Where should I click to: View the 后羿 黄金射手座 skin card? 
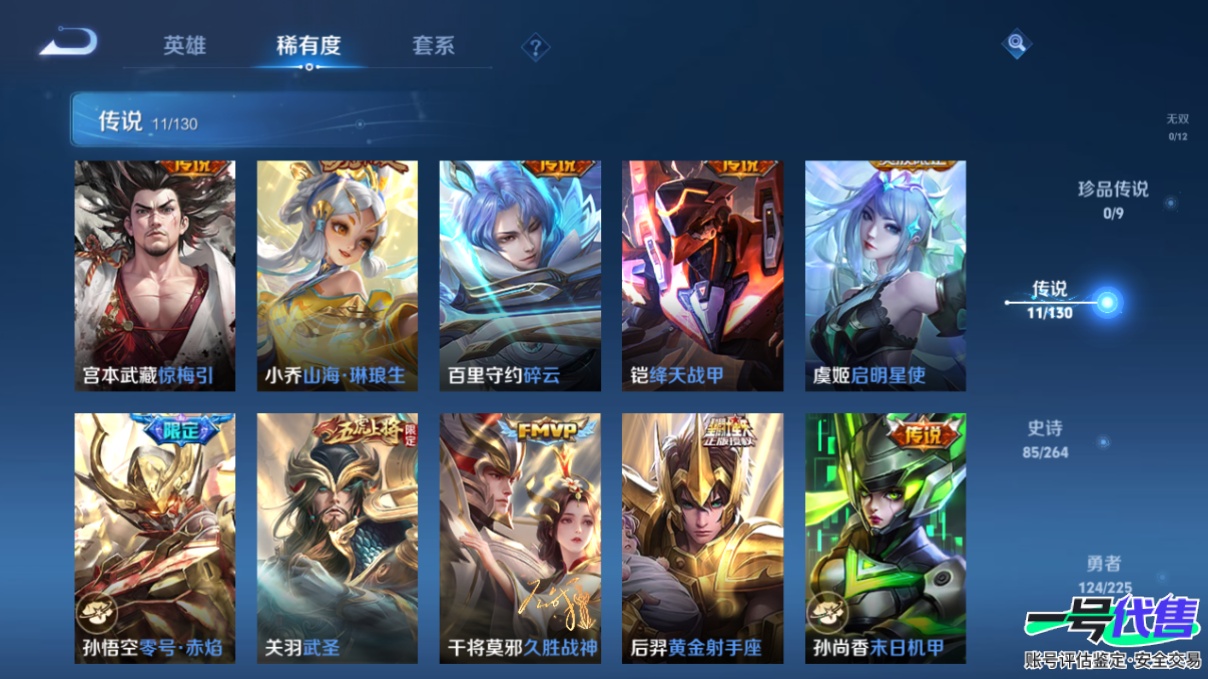702,537
